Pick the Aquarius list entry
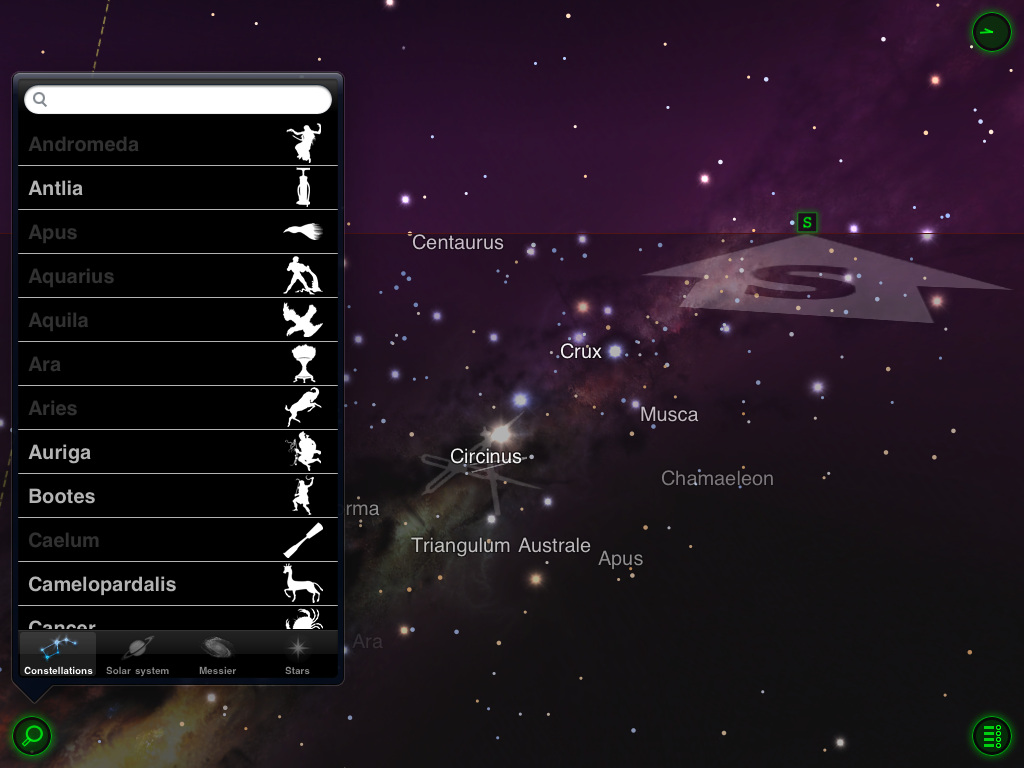 coord(178,276)
